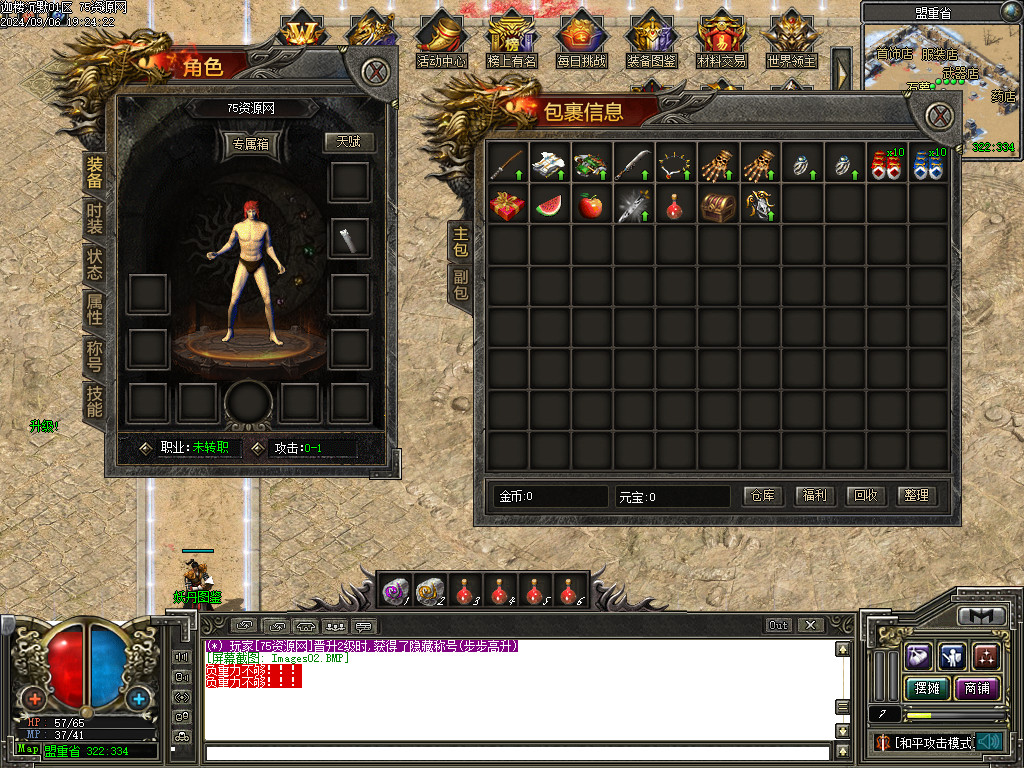Close the character (角色) panel
The image size is (1024, 768).
(x=375, y=72)
